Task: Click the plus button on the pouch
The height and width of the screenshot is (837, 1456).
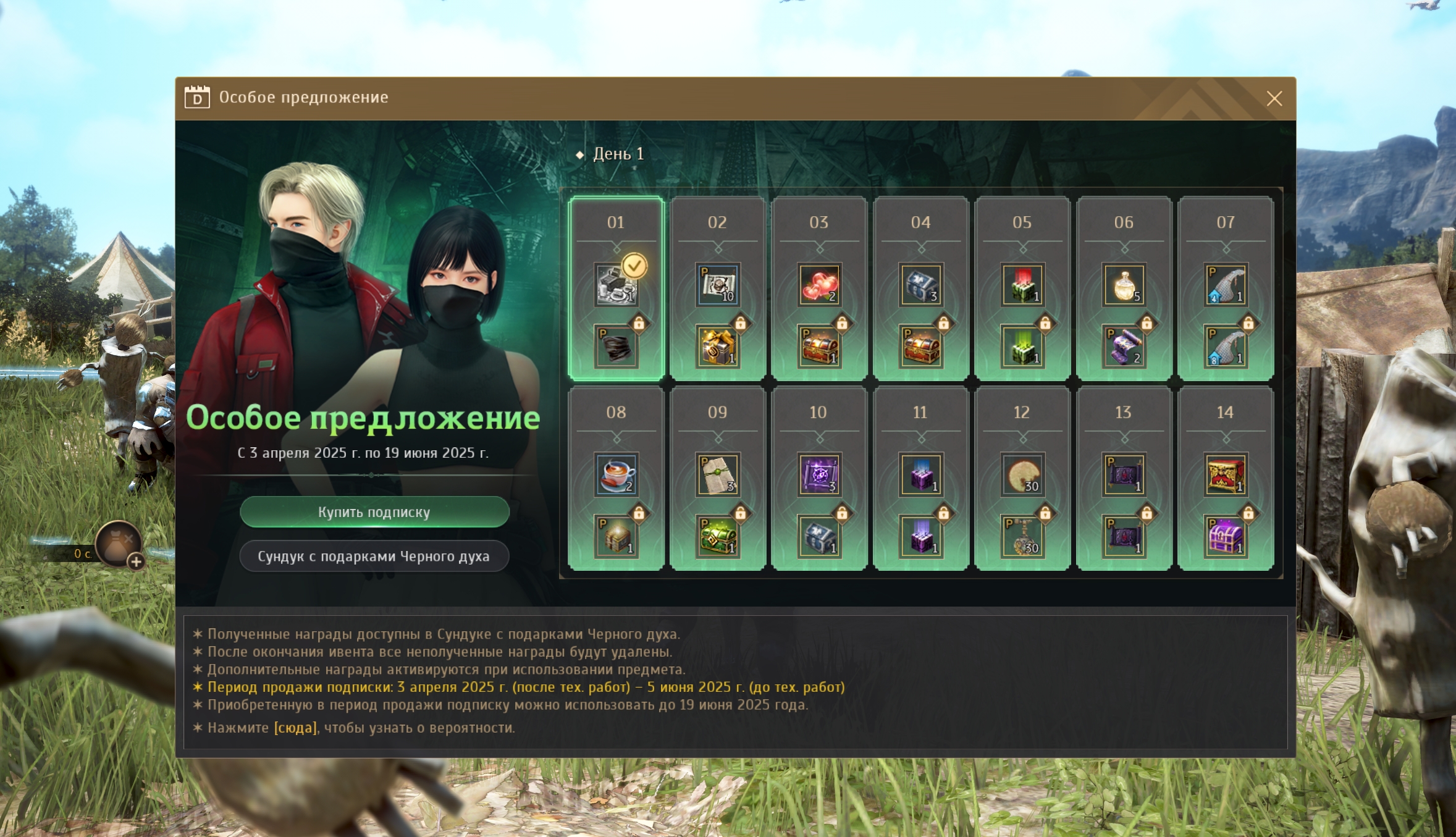Action: tap(136, 562)
